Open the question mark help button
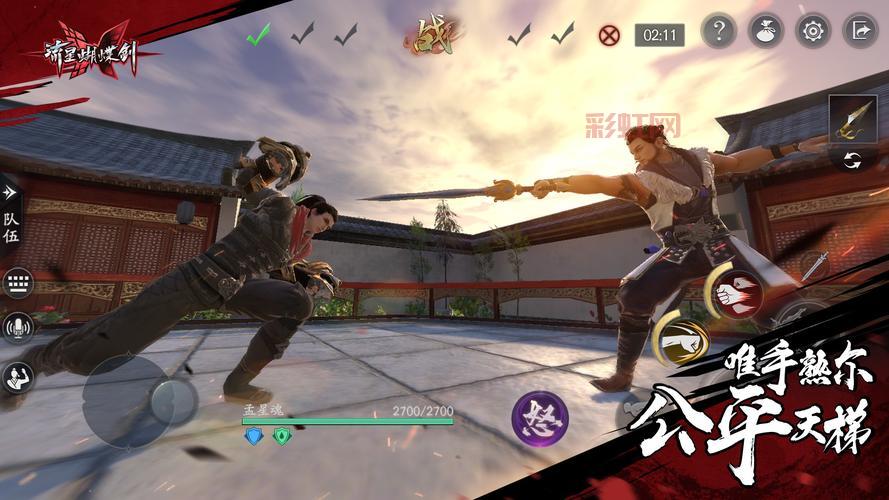 coord(719,31)
